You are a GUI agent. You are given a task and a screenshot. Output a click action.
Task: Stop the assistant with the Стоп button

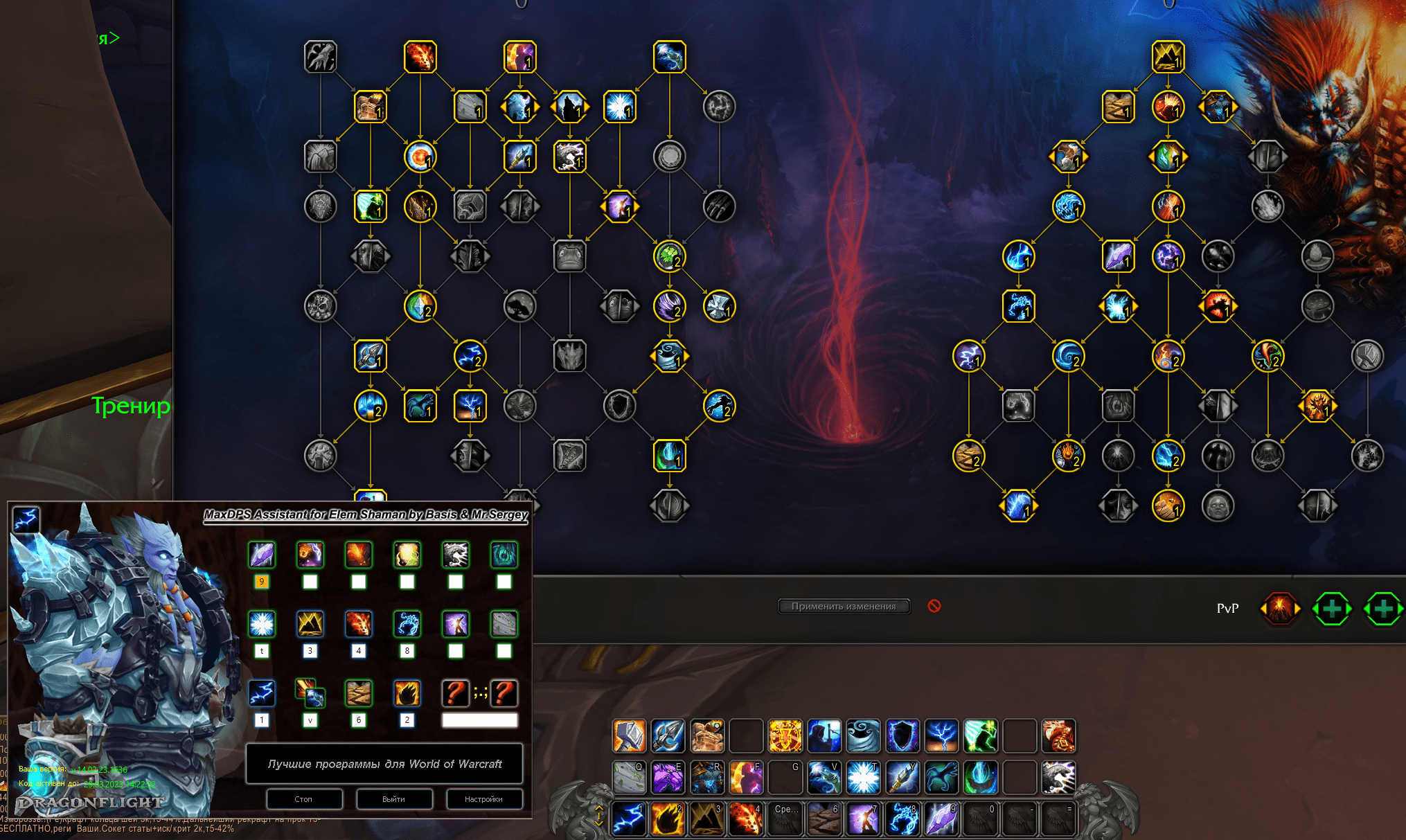click(303, 798)
